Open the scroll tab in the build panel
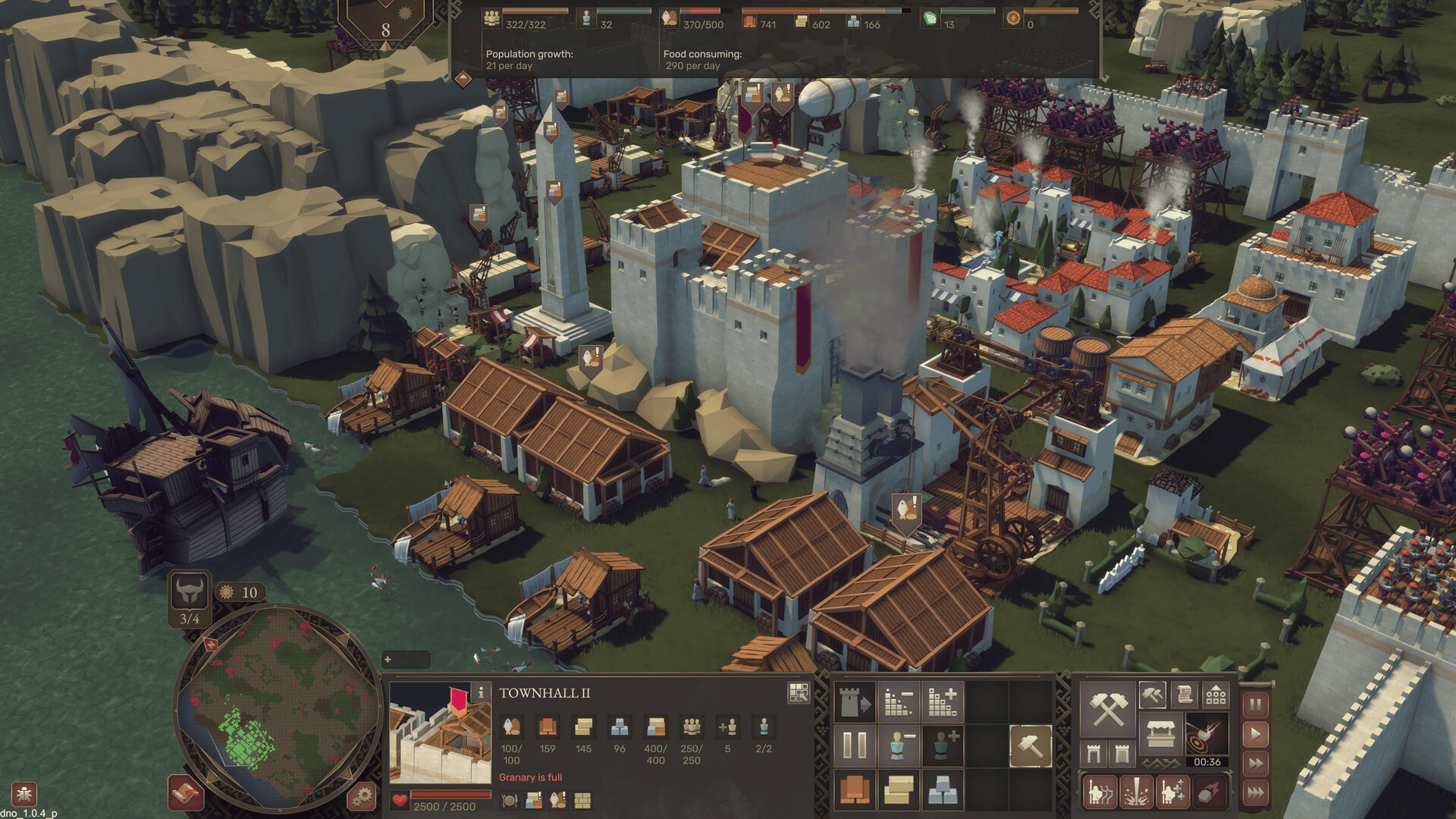 click(x=1184, y=694)
